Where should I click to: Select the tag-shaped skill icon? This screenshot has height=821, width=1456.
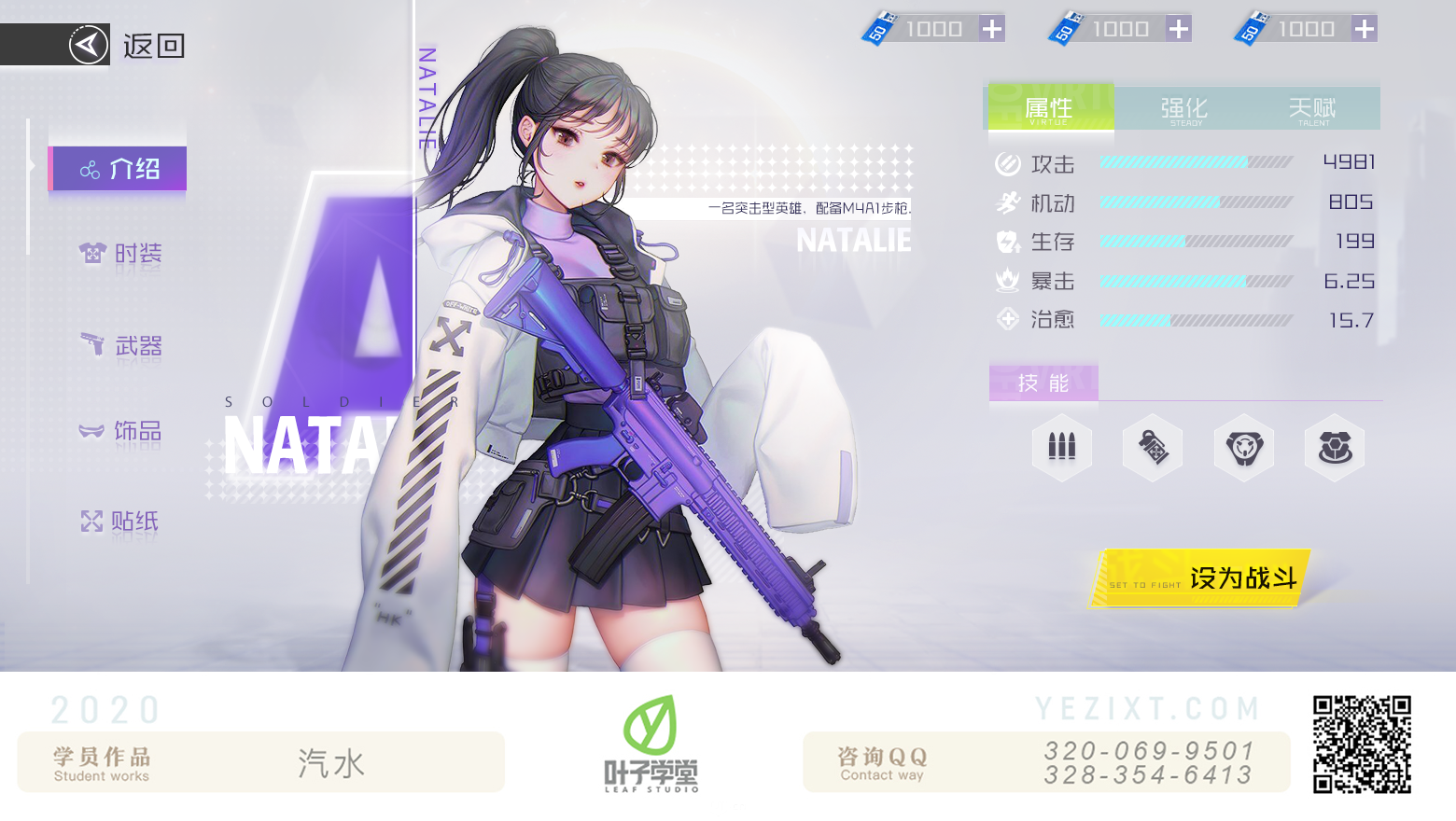coord(1153,448)
